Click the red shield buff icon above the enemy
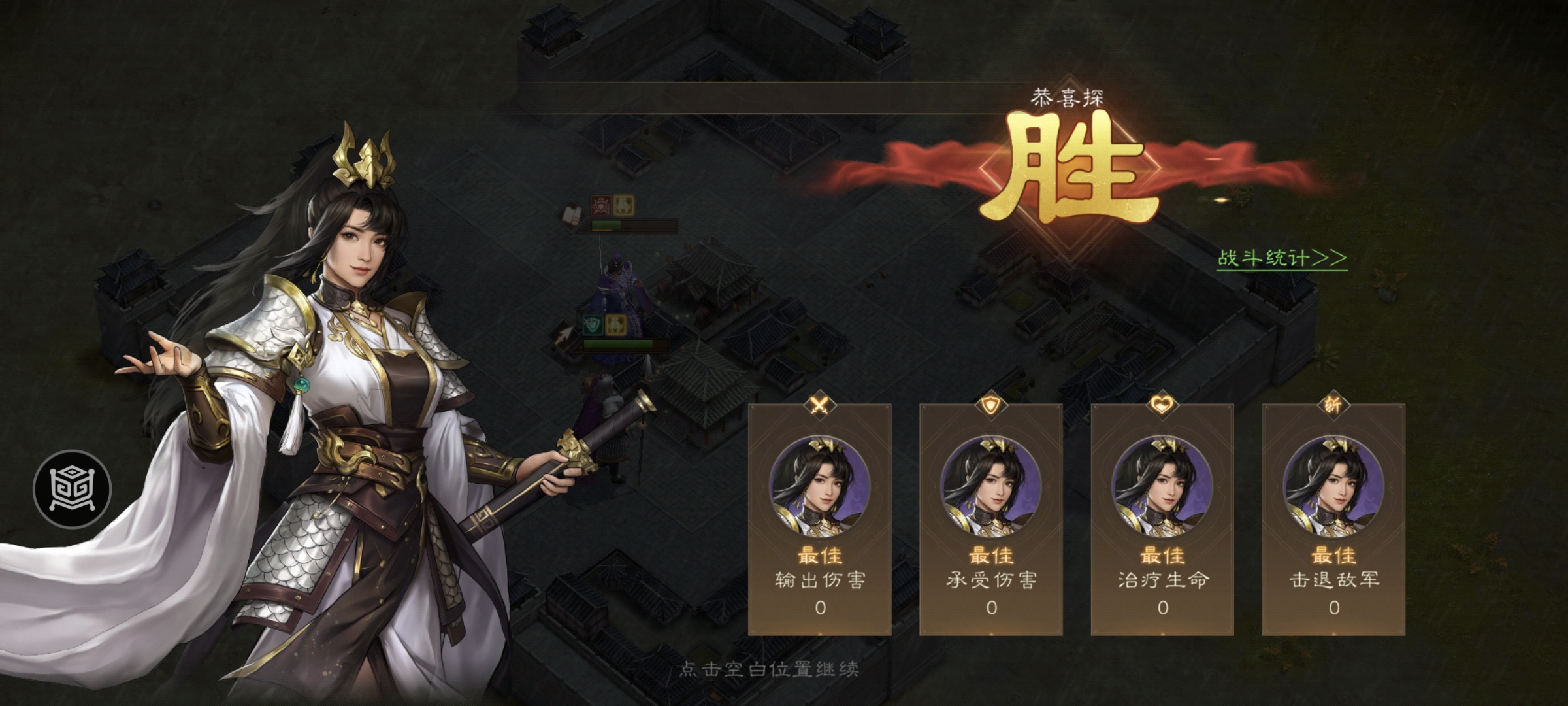The image size is (1568, 706). (601, 206)
